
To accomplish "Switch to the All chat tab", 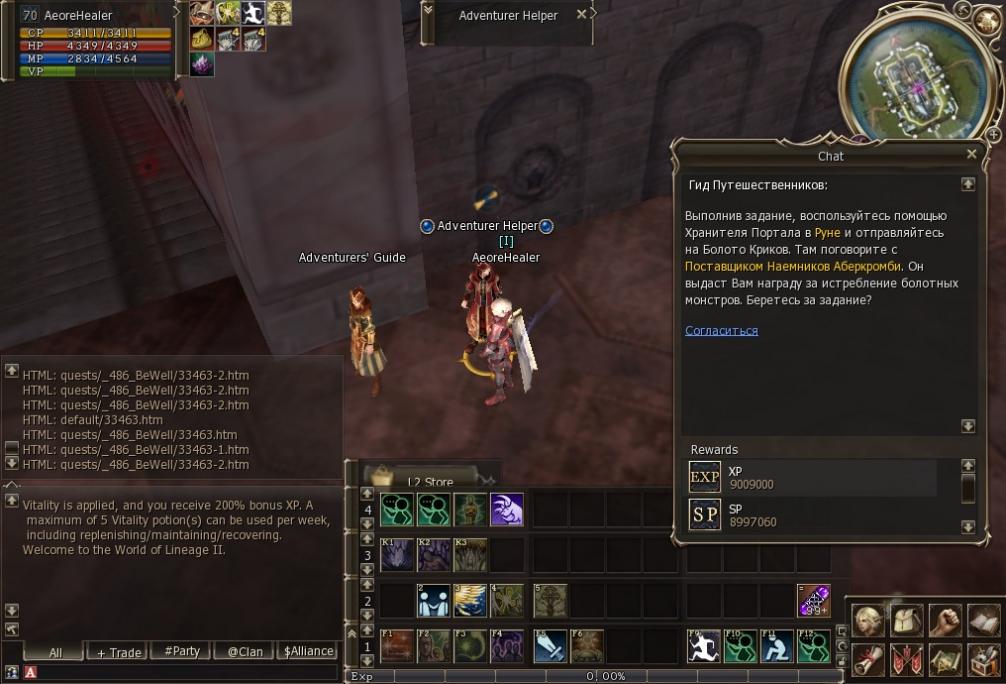I will coord(55,652).
